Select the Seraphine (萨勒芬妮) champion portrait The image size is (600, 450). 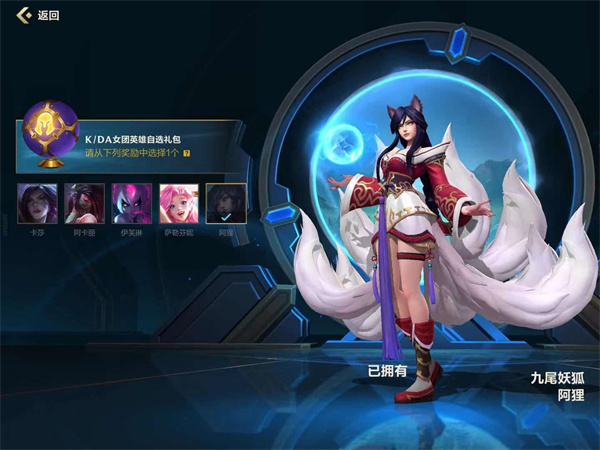point(178,203)
